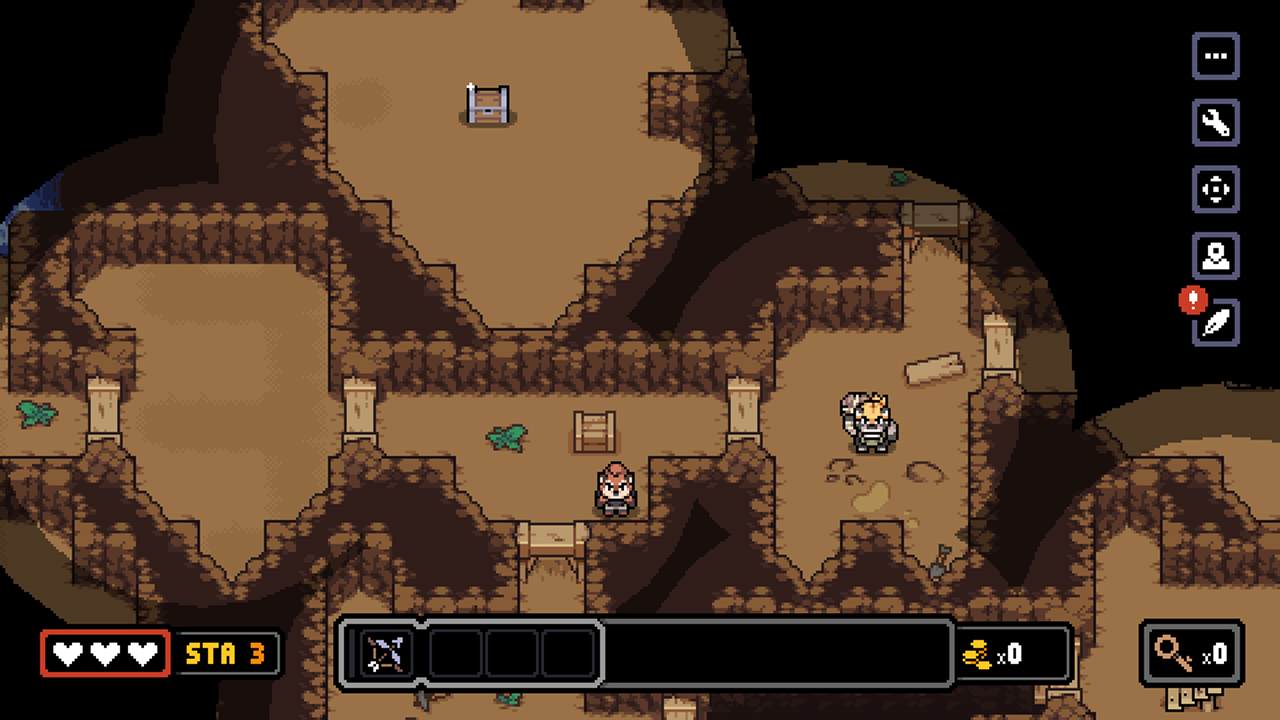The image size is (1280, 720).
Task: Click the wrench settings icon
Action: 1216,124
